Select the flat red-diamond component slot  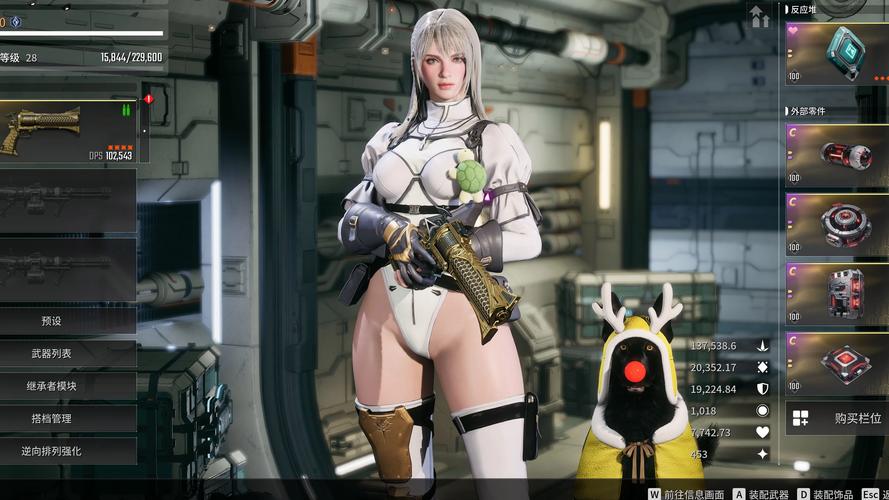[837, 362]
